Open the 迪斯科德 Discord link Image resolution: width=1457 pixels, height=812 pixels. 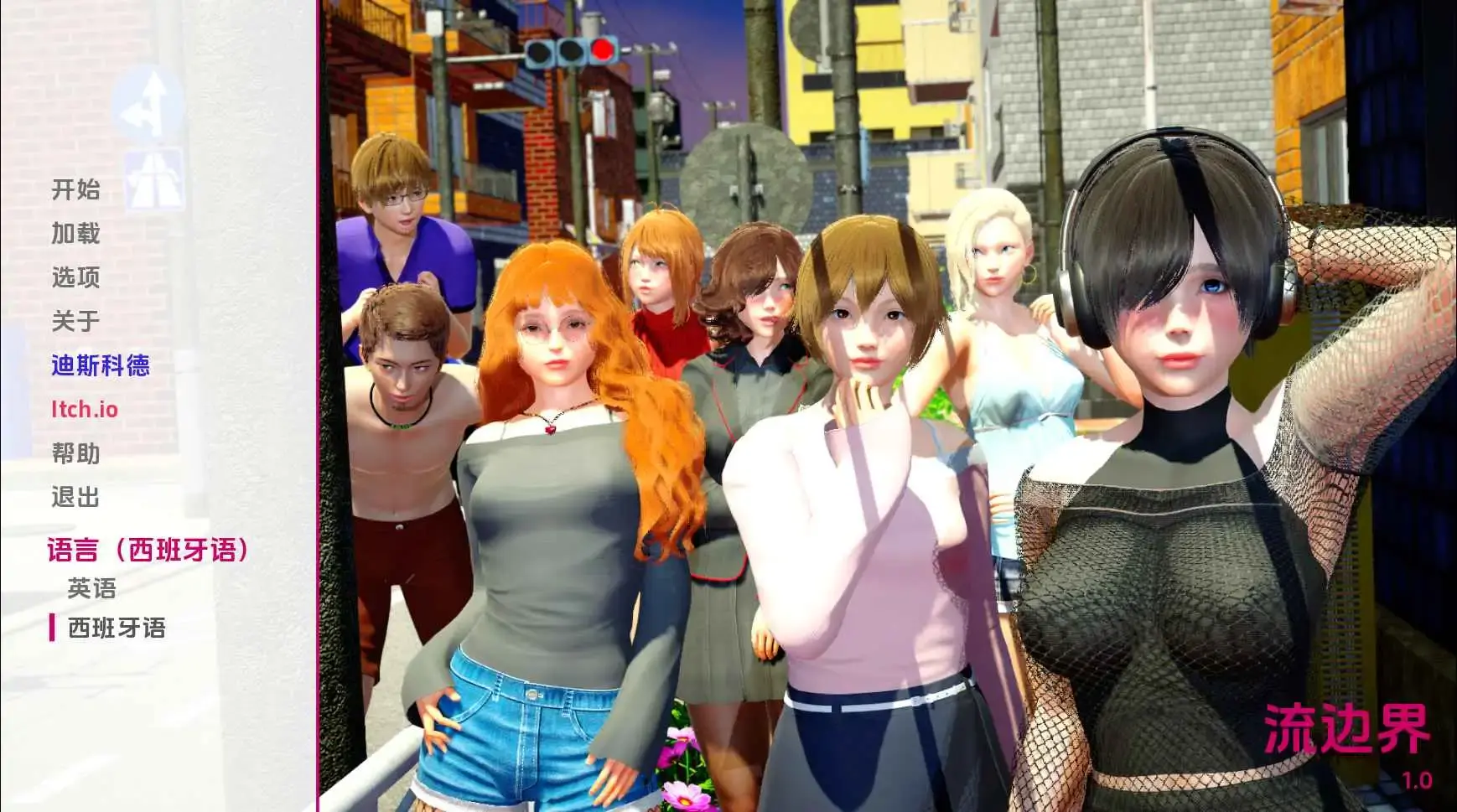[100, 366]
